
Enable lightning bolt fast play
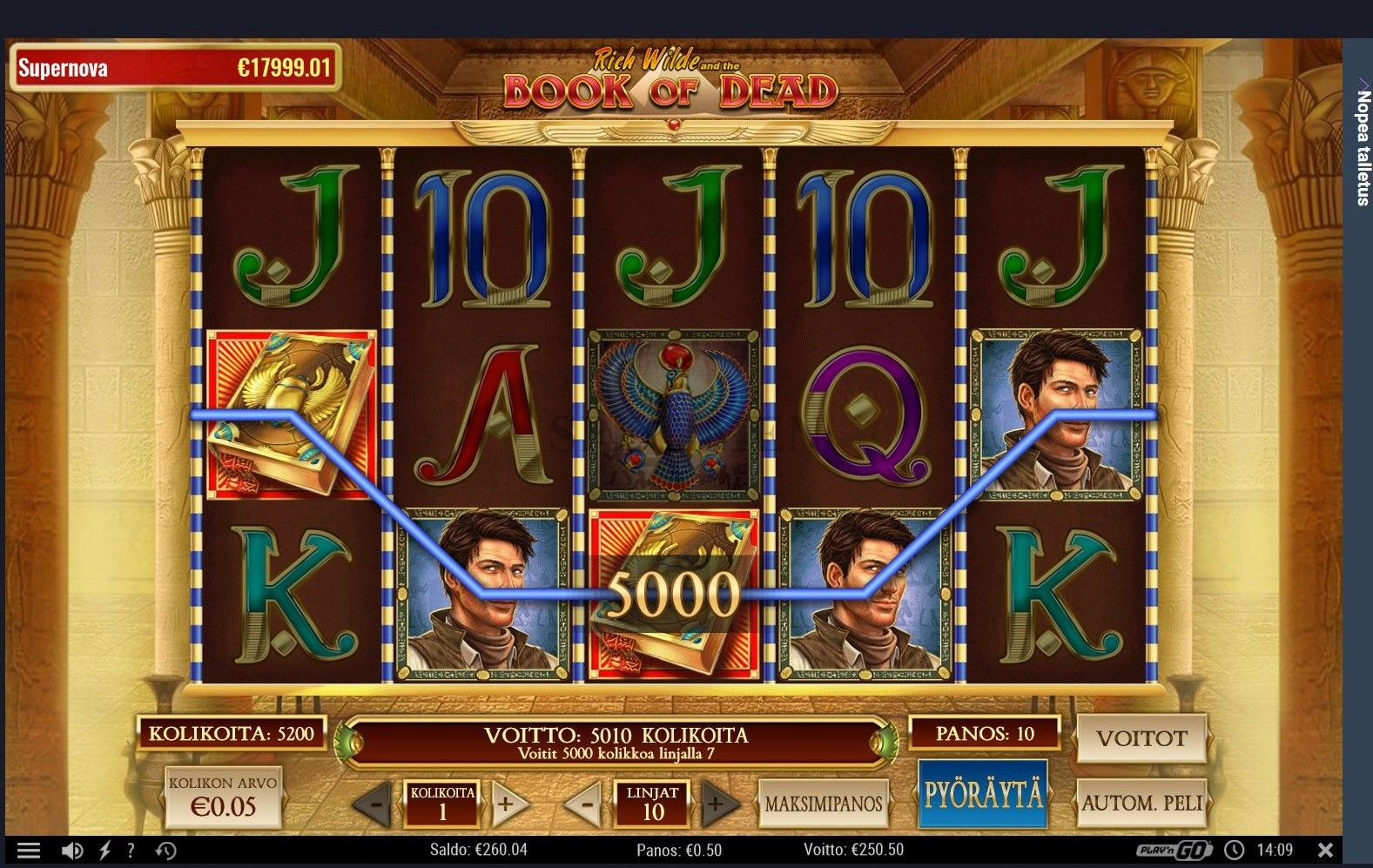[104, 851]
